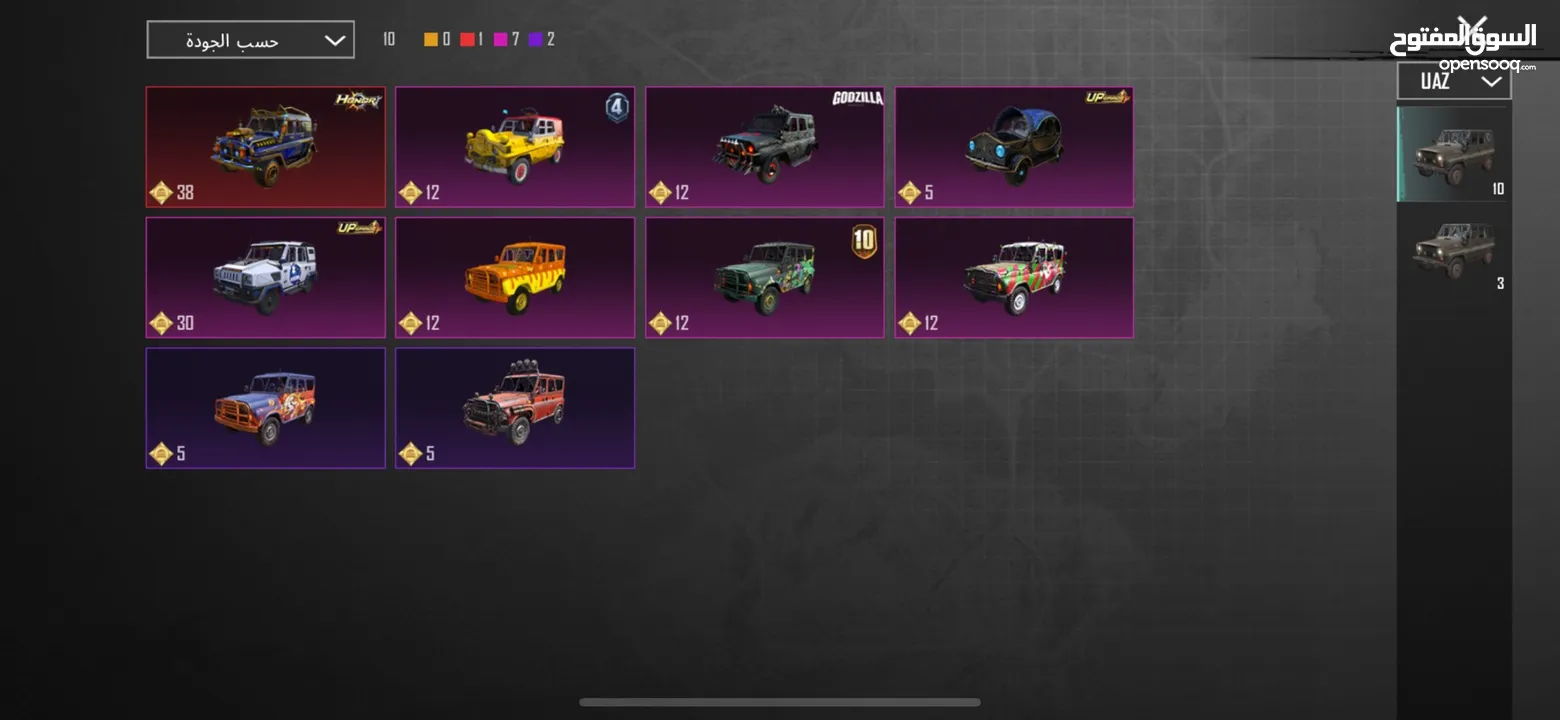Open the sort-by-quality dropdown
Screen dimensions: 1560x720
250,40
